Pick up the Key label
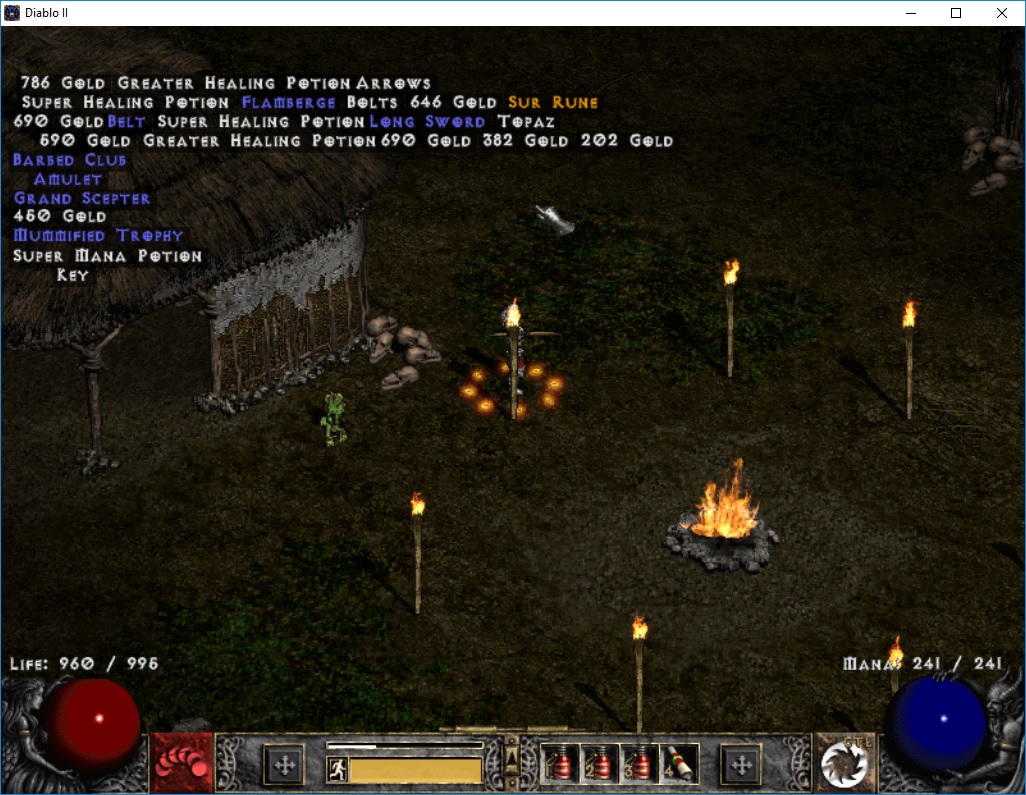Screen dimensions: 1026x795 [72, 275]
